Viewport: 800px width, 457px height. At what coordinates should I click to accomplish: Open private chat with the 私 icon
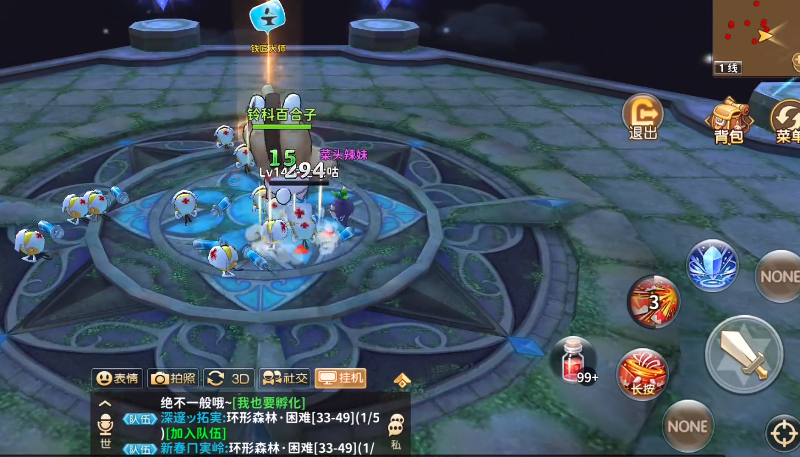pyautogui.click(x=396, y=430)
